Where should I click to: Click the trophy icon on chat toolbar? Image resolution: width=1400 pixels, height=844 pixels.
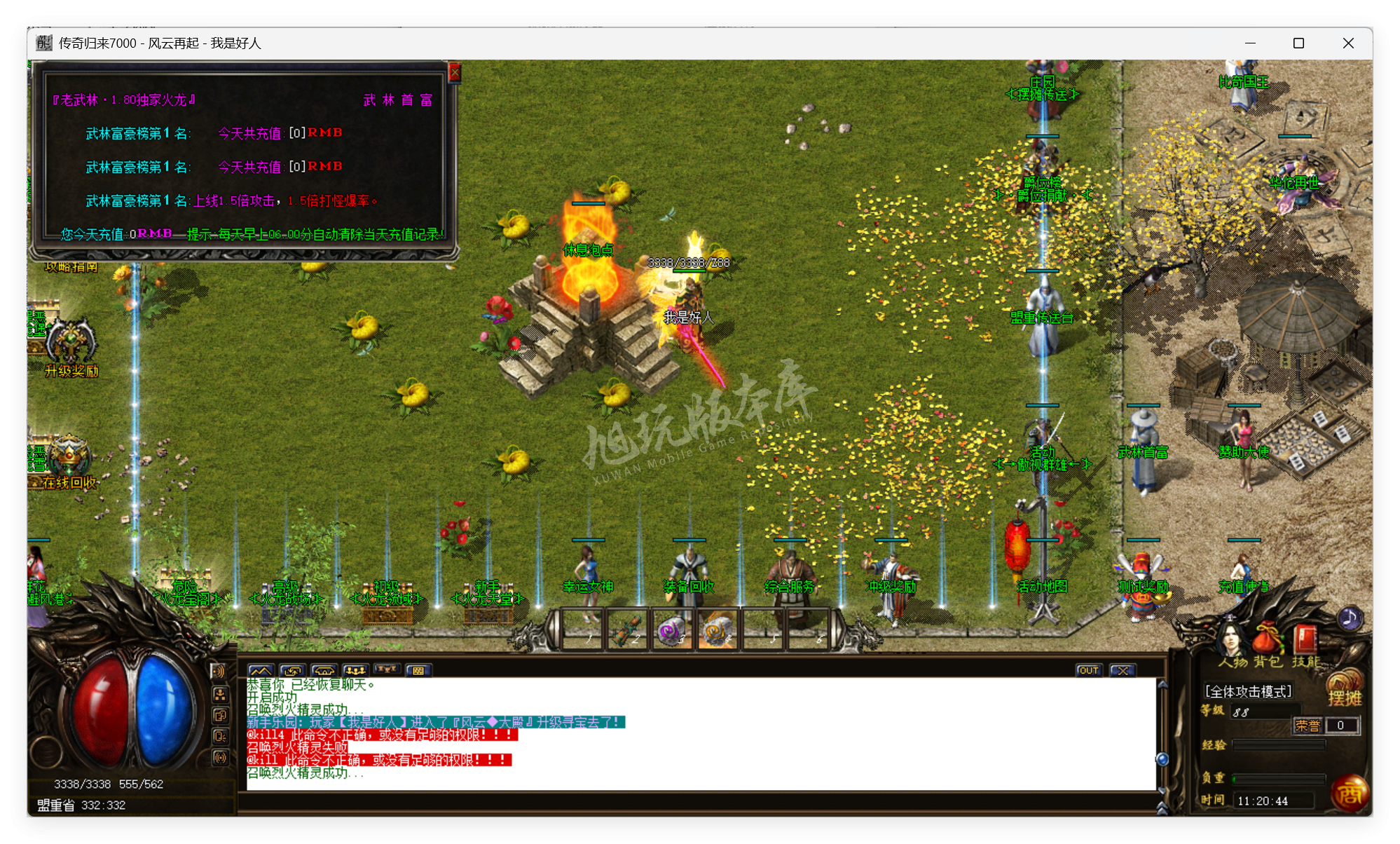point(386,670)
